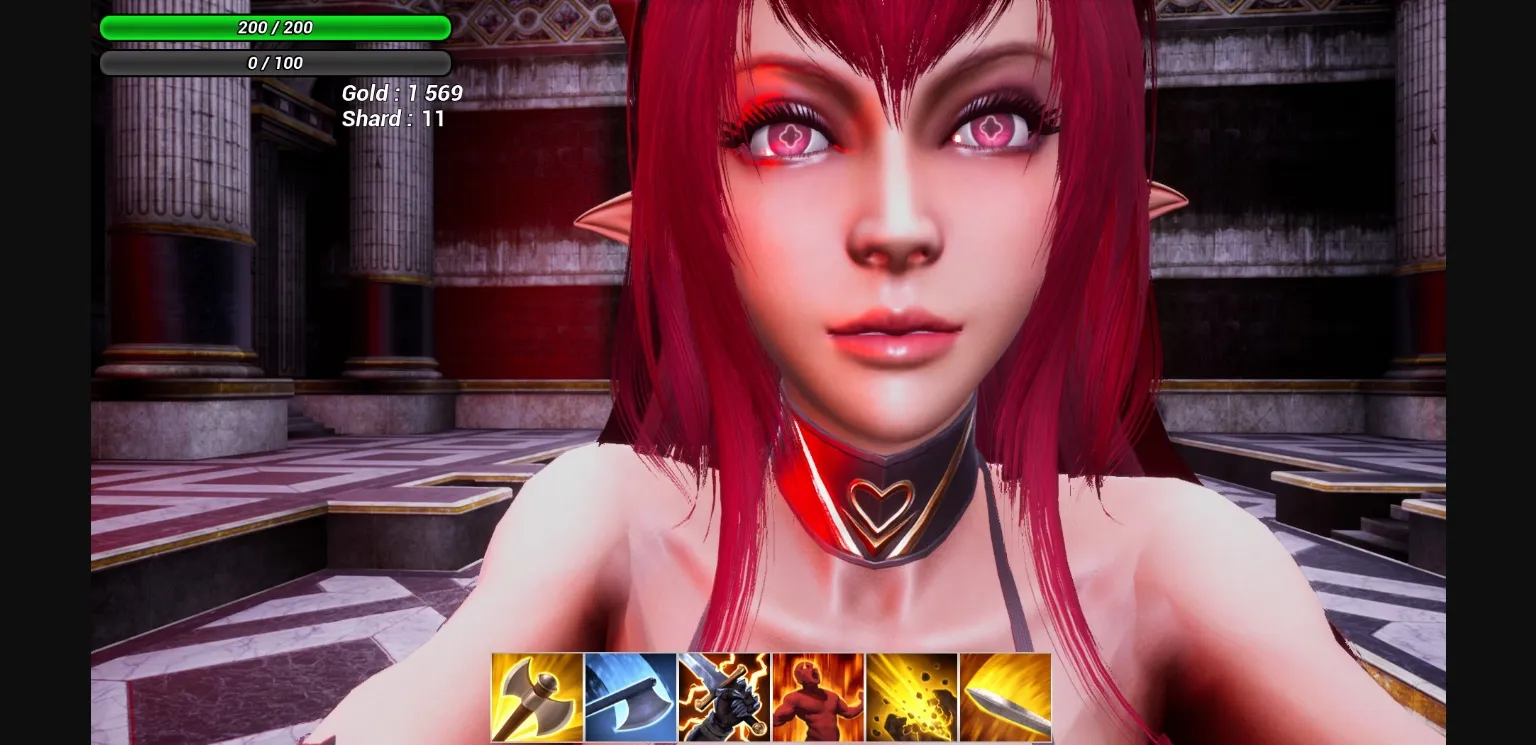Toggle the frost axe skill slot
This screenshot has width=1536, height=745.
(630, 697)
